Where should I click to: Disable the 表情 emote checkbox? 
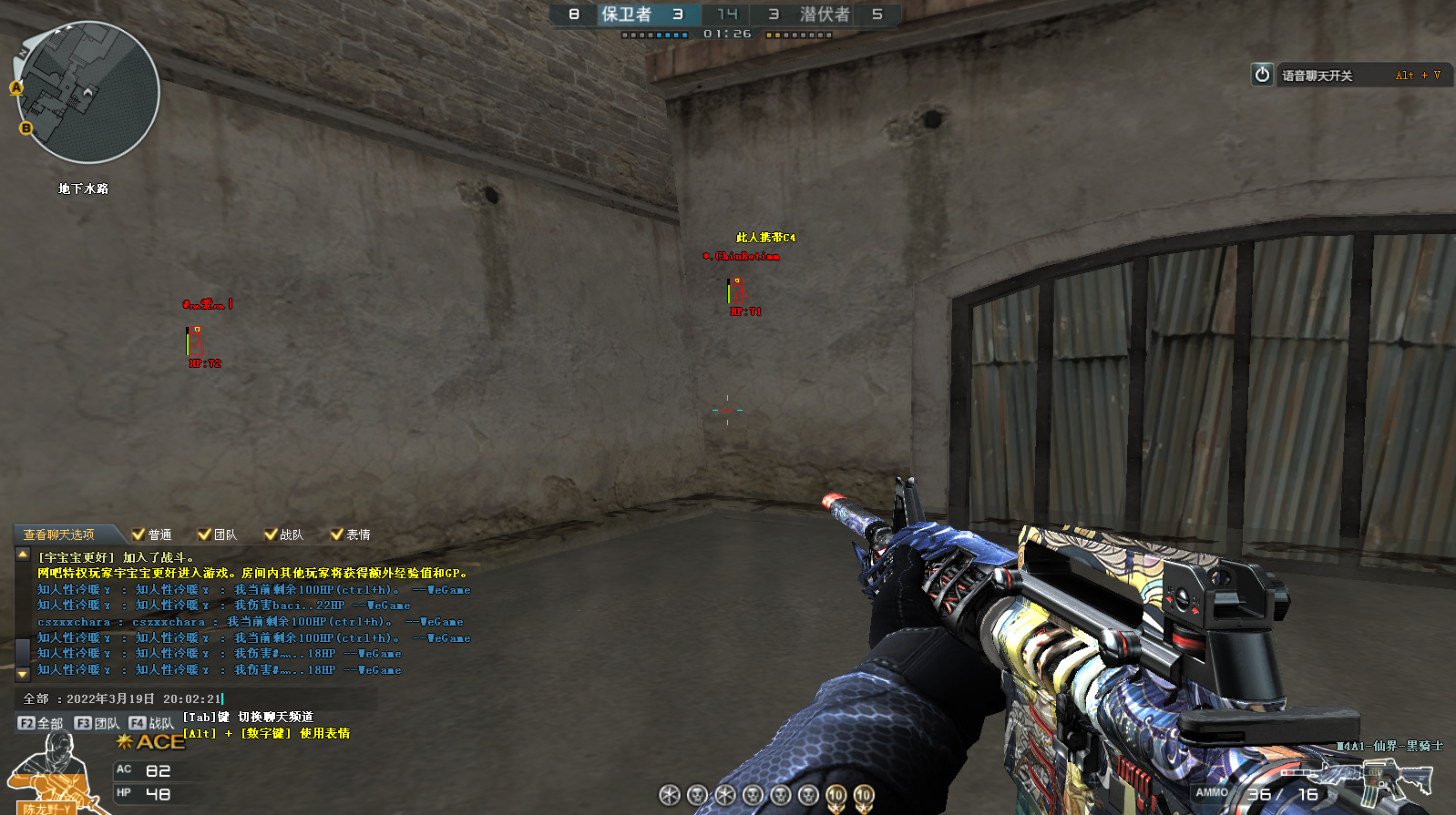(336, 535)
